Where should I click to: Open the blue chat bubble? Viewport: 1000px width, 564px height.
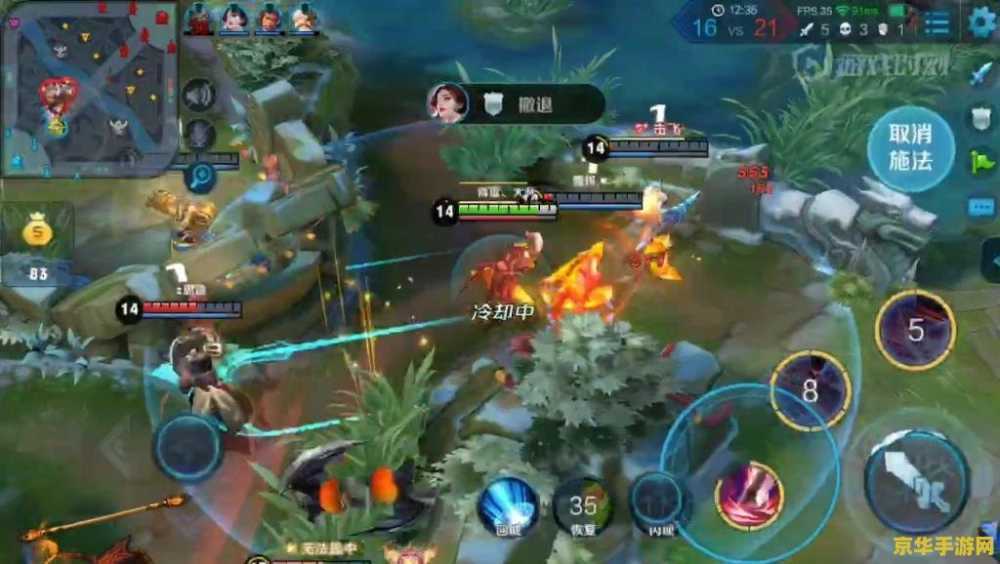(980, 207)
